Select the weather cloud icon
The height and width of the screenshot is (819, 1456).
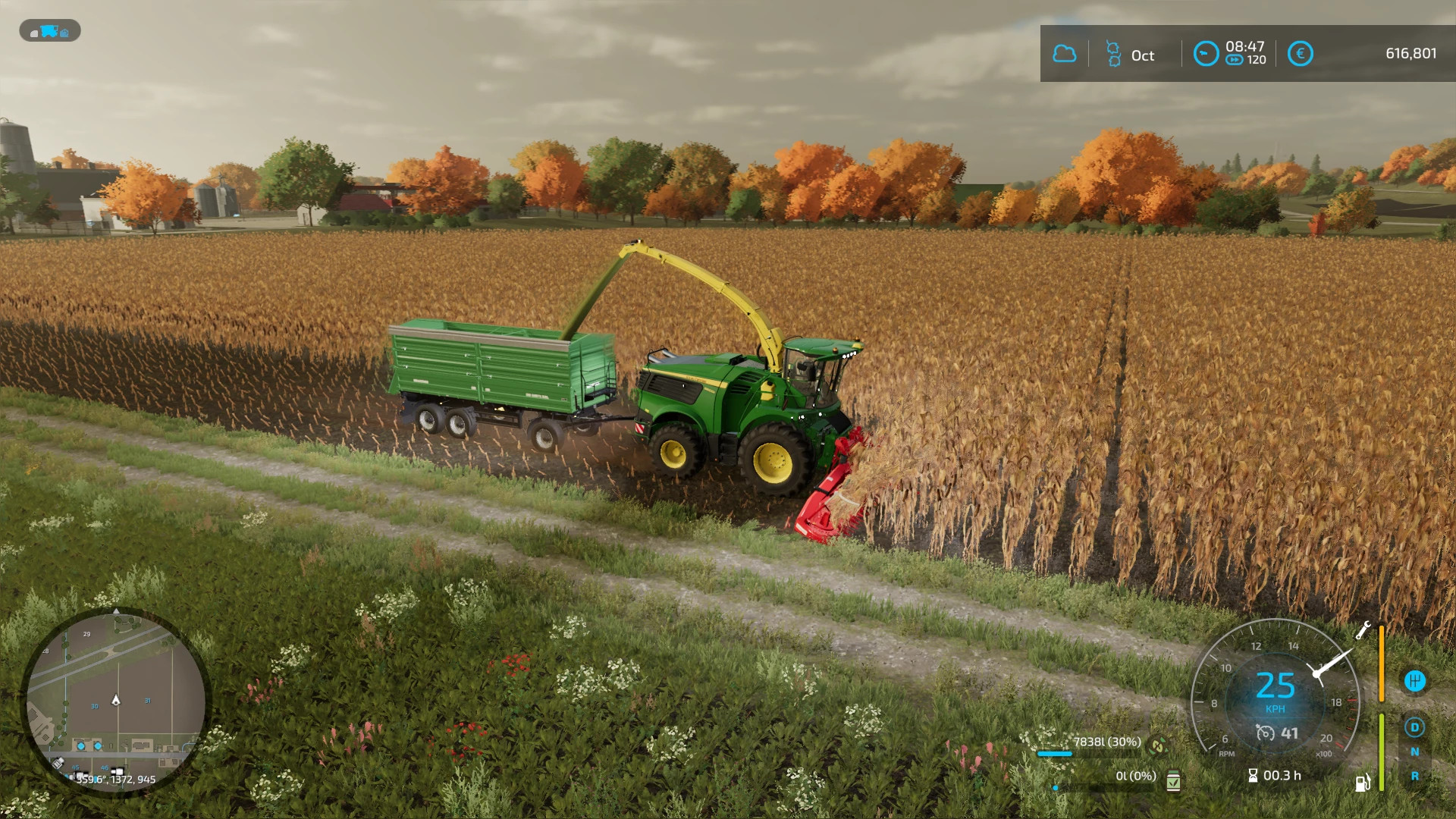pyautogui.click(x=1065, y=55)
